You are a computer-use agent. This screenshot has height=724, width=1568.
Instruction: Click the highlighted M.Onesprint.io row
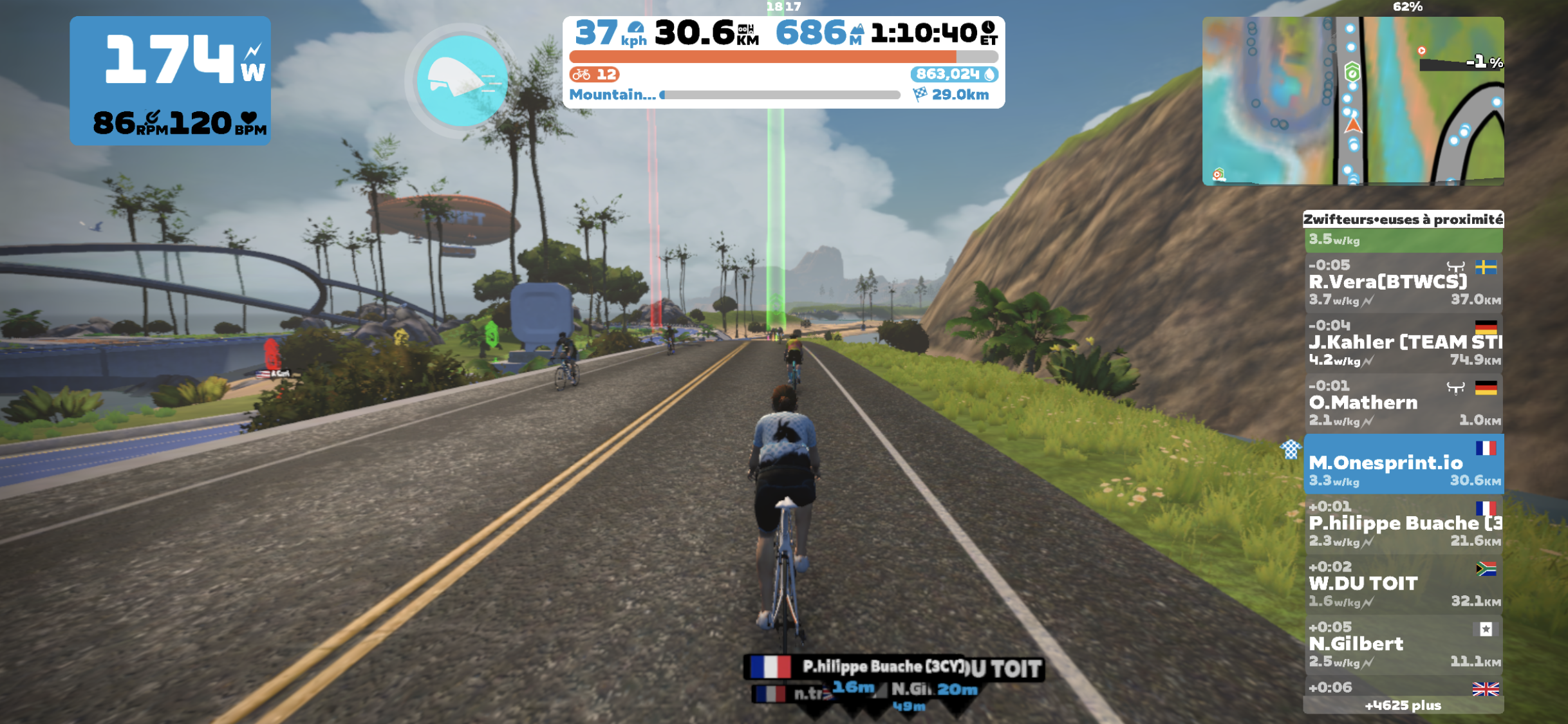[x=1403, y=463]
